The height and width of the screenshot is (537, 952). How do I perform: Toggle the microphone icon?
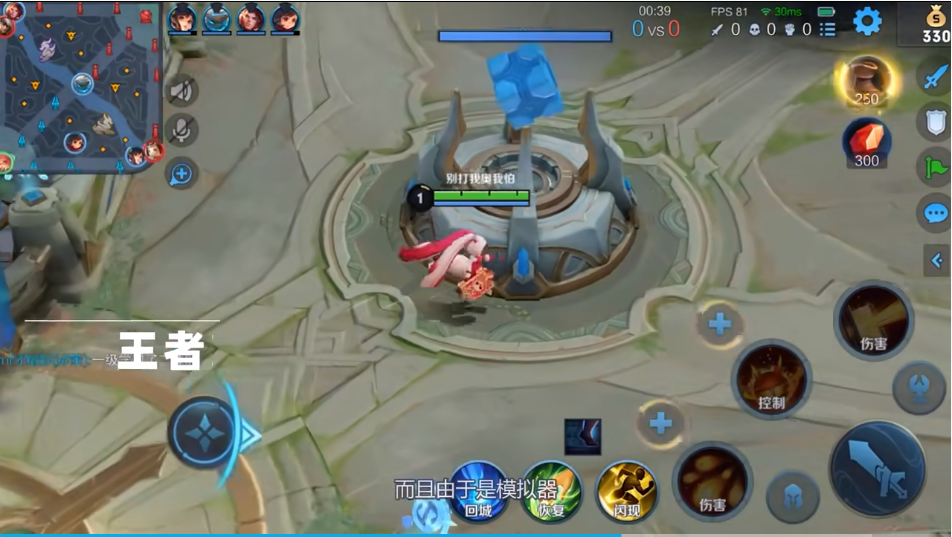click(x=181, y=131)
